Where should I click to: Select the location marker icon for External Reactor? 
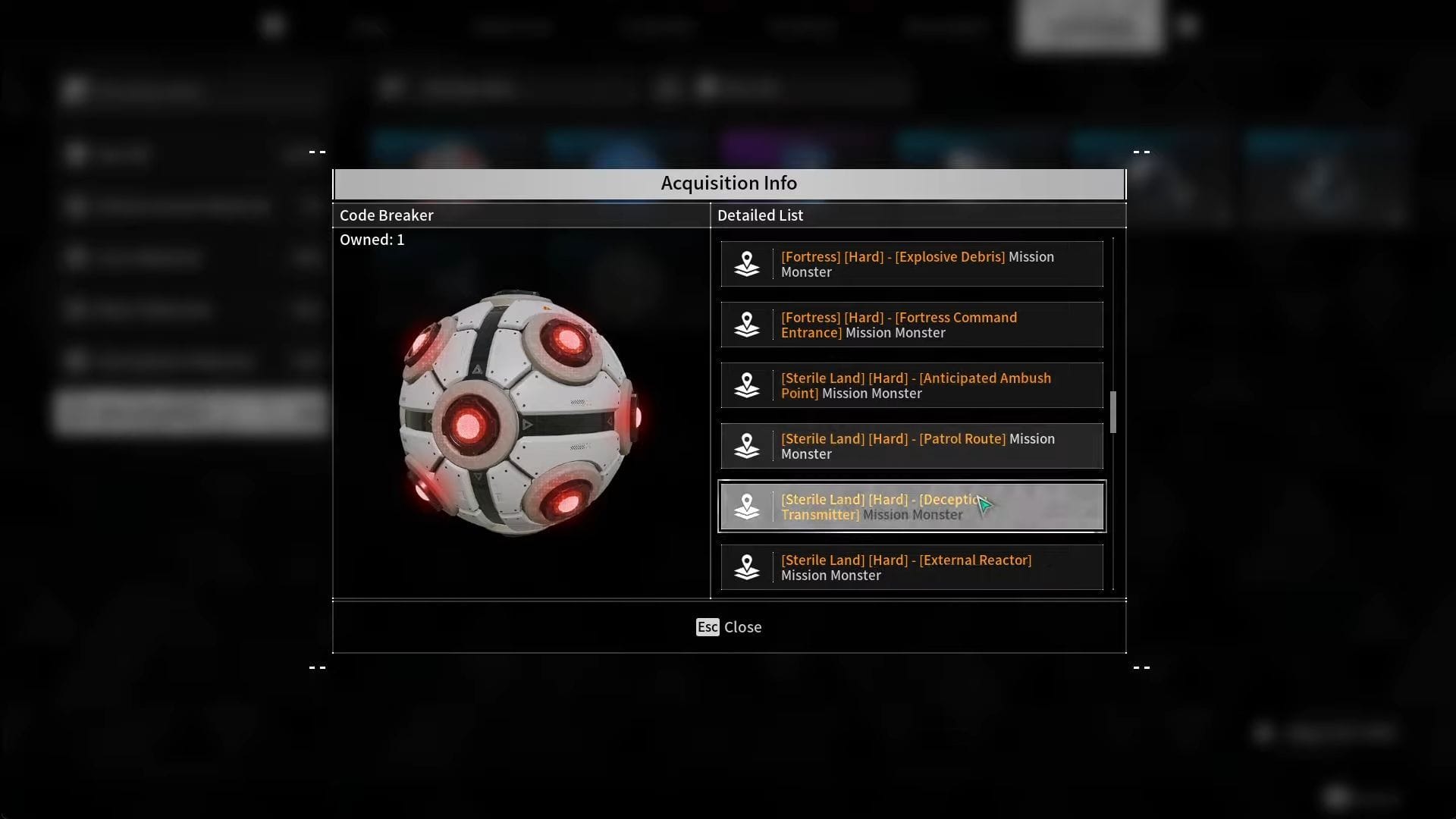(748, 567)
